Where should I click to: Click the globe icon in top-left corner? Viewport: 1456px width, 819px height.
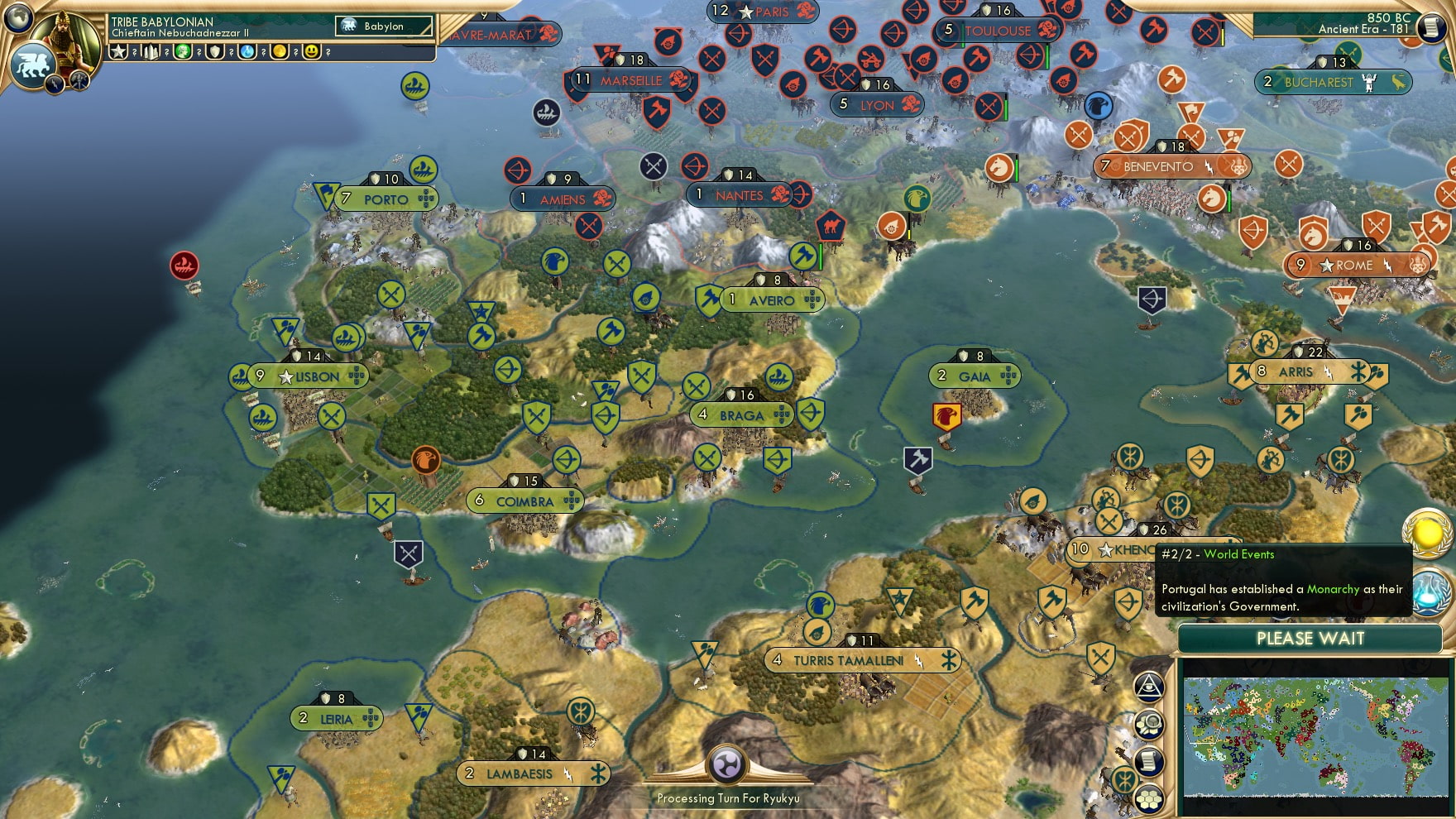pos(17,16)
